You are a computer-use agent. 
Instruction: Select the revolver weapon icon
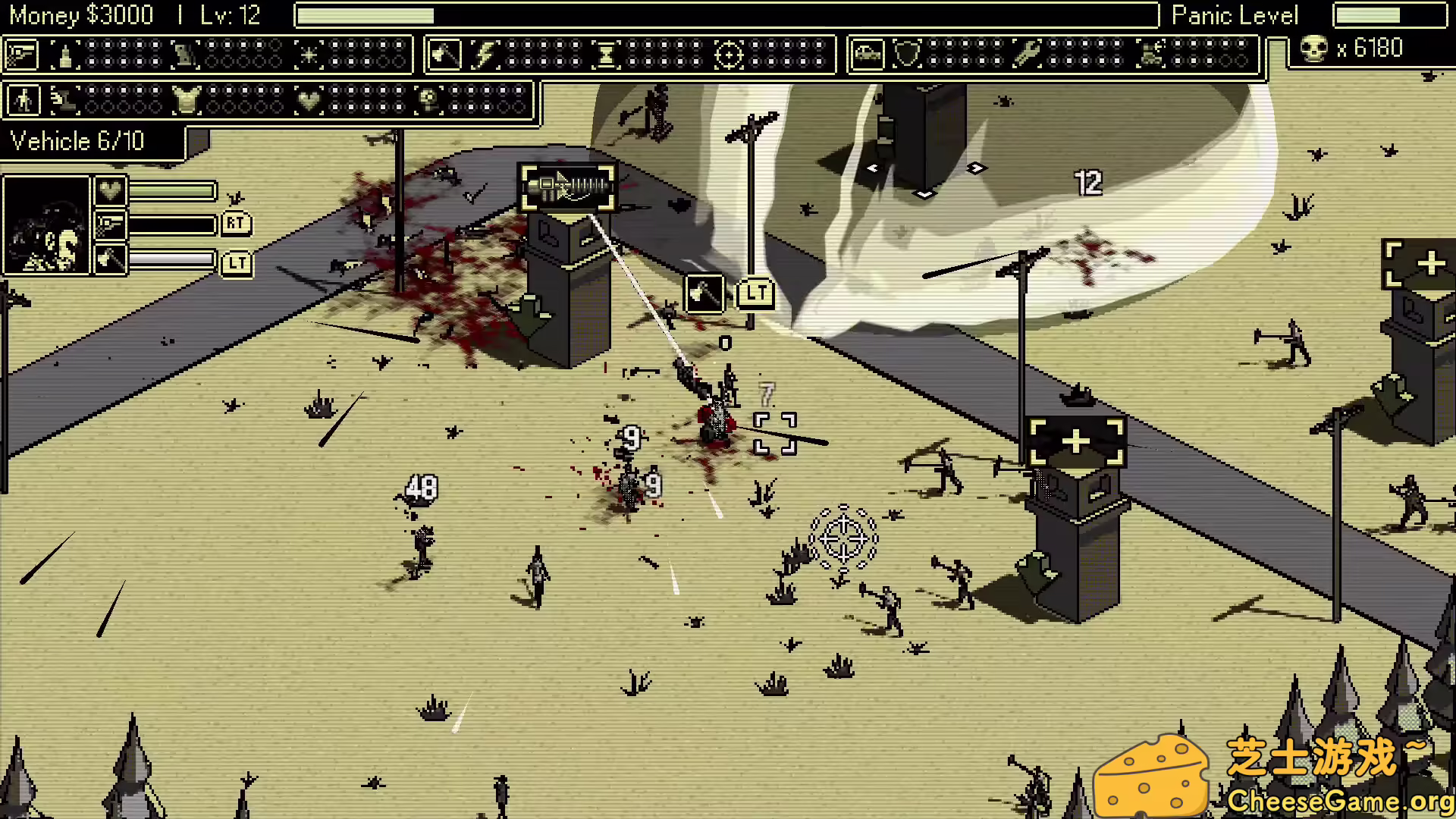[x=23, y=55]
